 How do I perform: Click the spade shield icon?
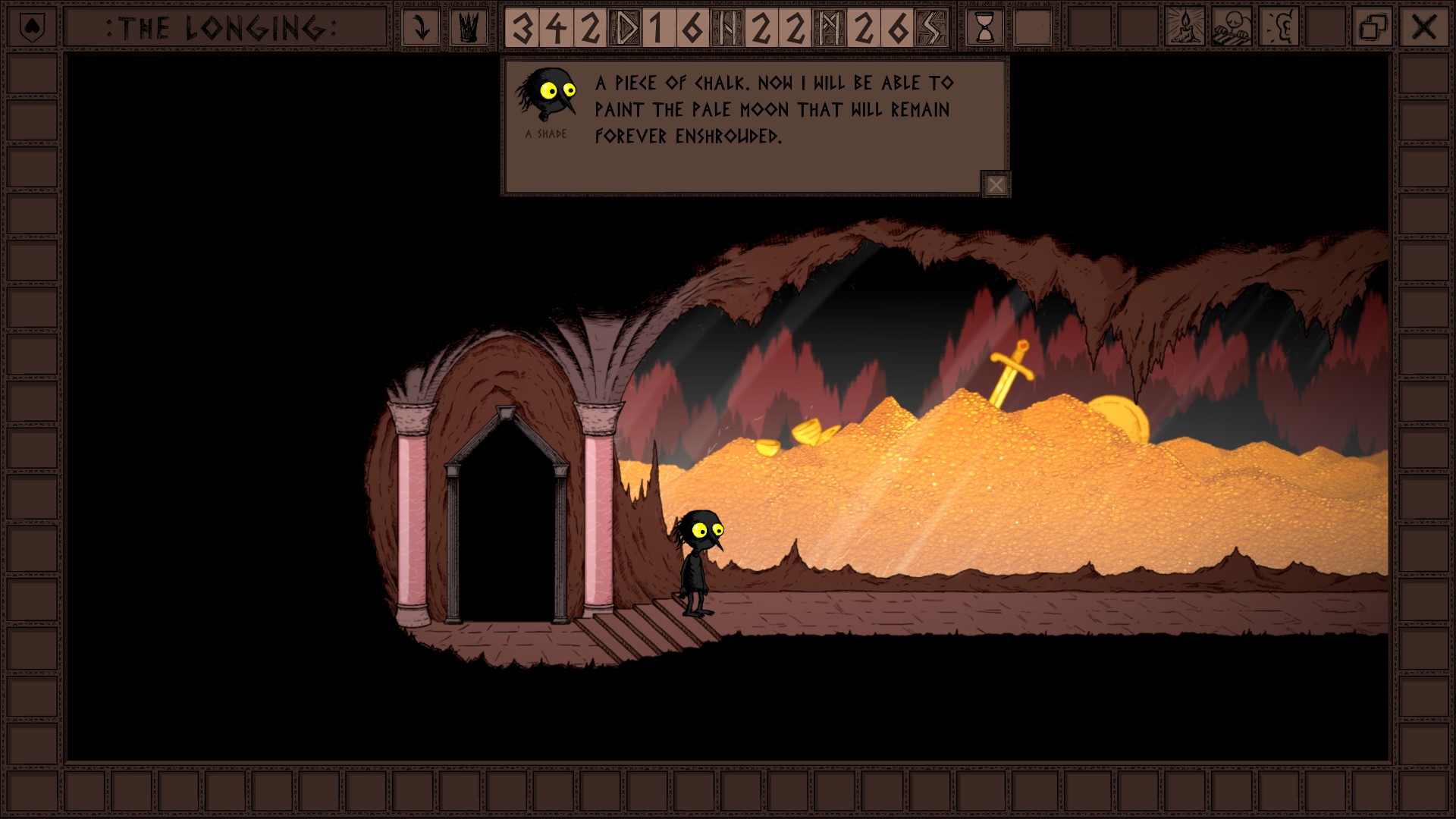click(31, 28)
